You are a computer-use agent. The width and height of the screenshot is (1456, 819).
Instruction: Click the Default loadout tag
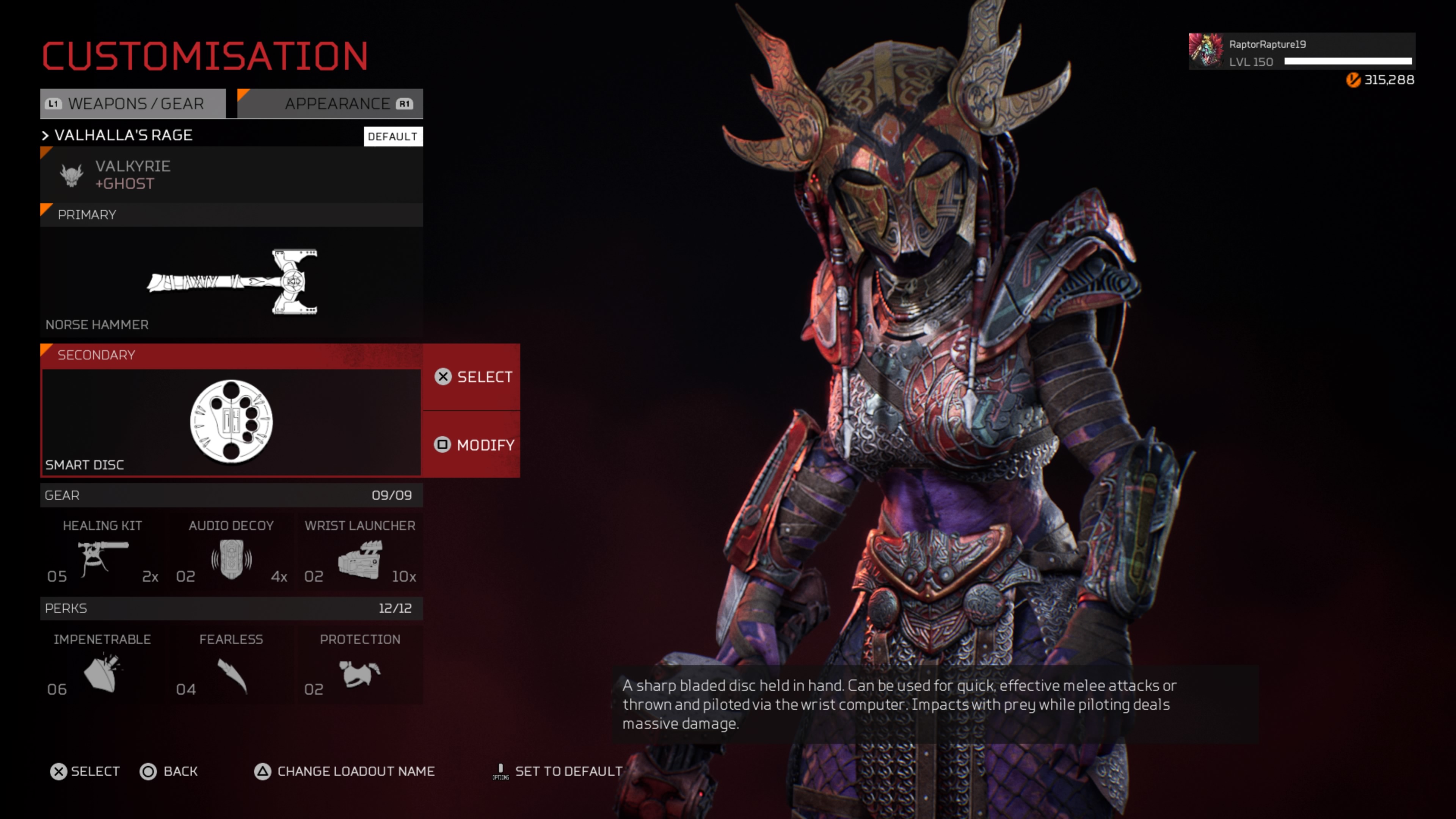pyautogui.click(x=393, y=136)
